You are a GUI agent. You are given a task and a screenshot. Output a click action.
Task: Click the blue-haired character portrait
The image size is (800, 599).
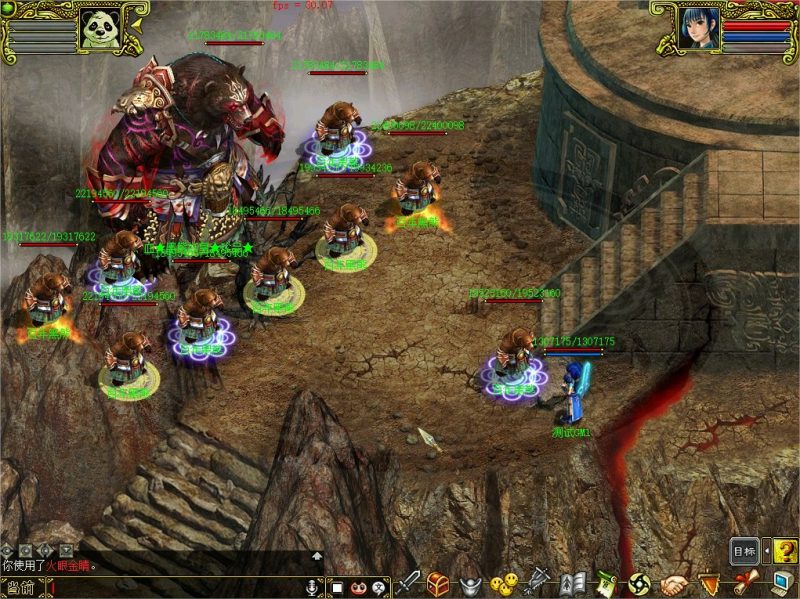click(x=699, y=27)
